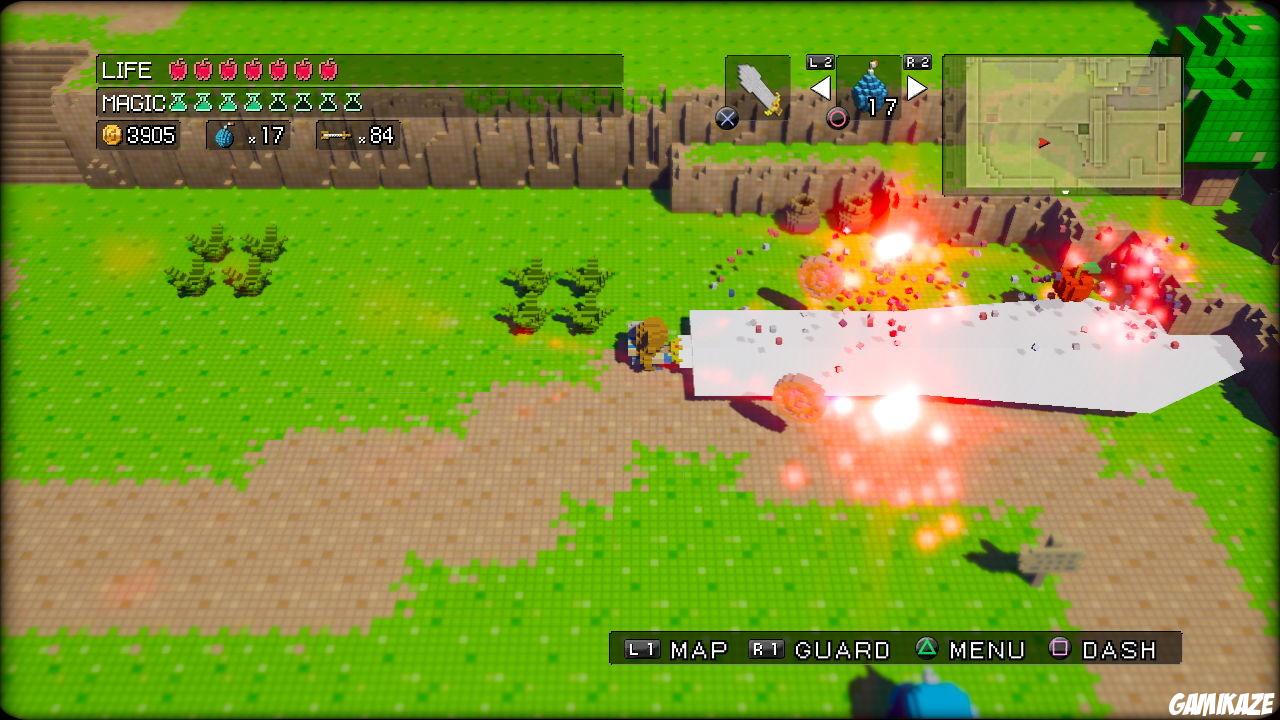The height and width of the screenshot is (720, 1280).
Task: Click the X button attack icon
Action: (x=726, y=117)
